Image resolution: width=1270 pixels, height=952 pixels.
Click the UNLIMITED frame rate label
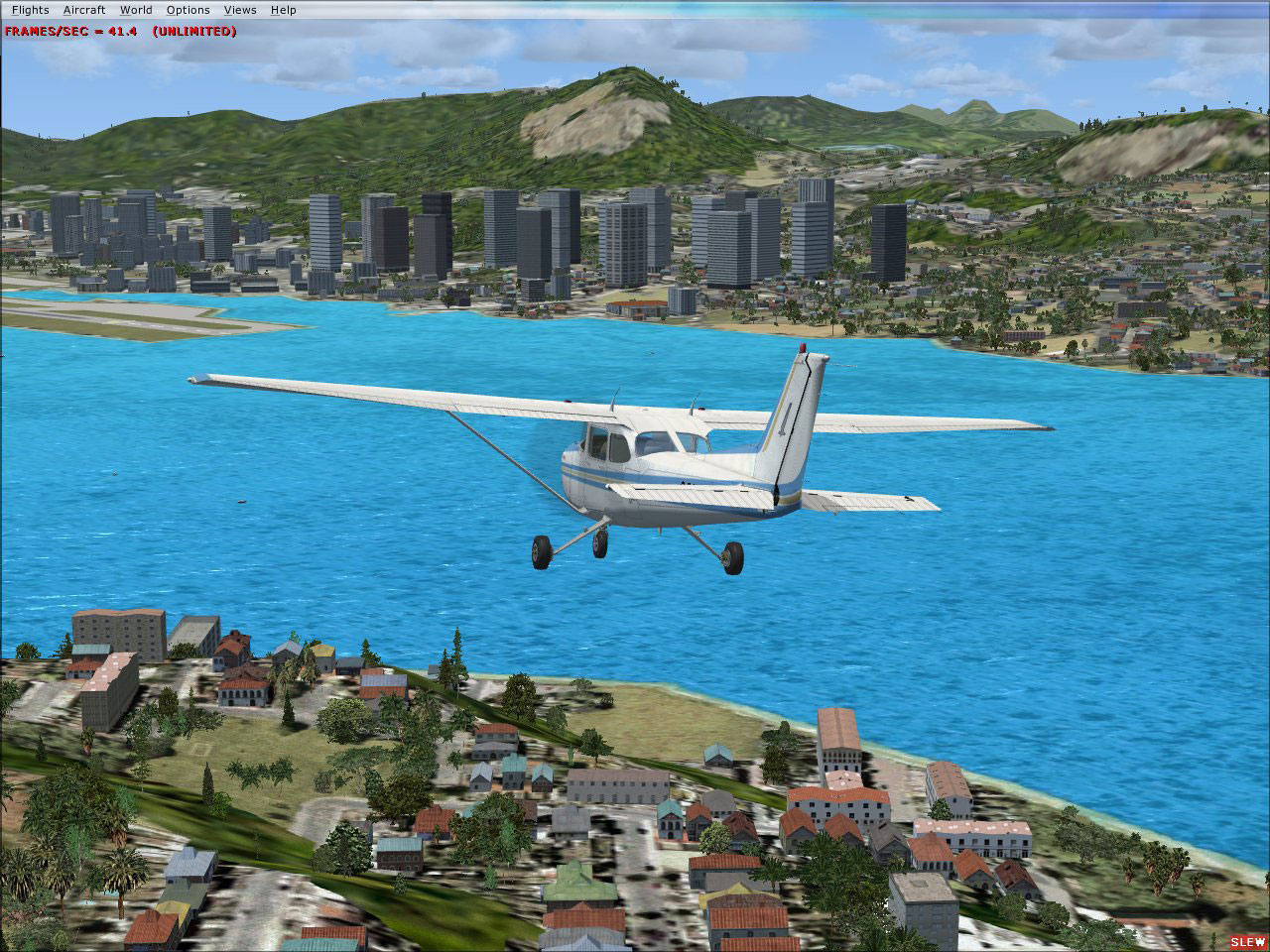coord(195,31)
